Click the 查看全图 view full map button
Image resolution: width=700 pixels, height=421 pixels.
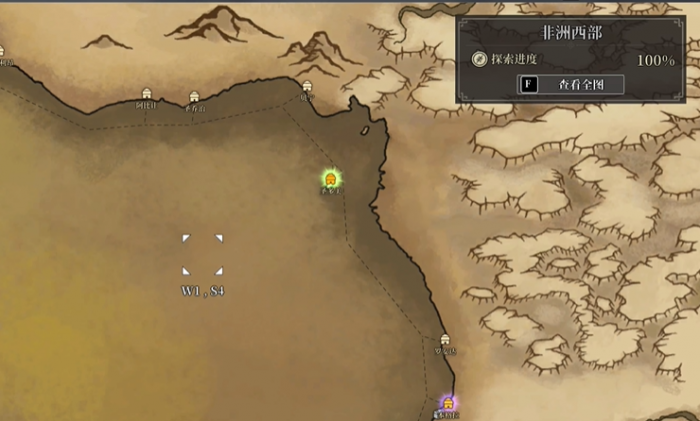click(x=570, y=85)
